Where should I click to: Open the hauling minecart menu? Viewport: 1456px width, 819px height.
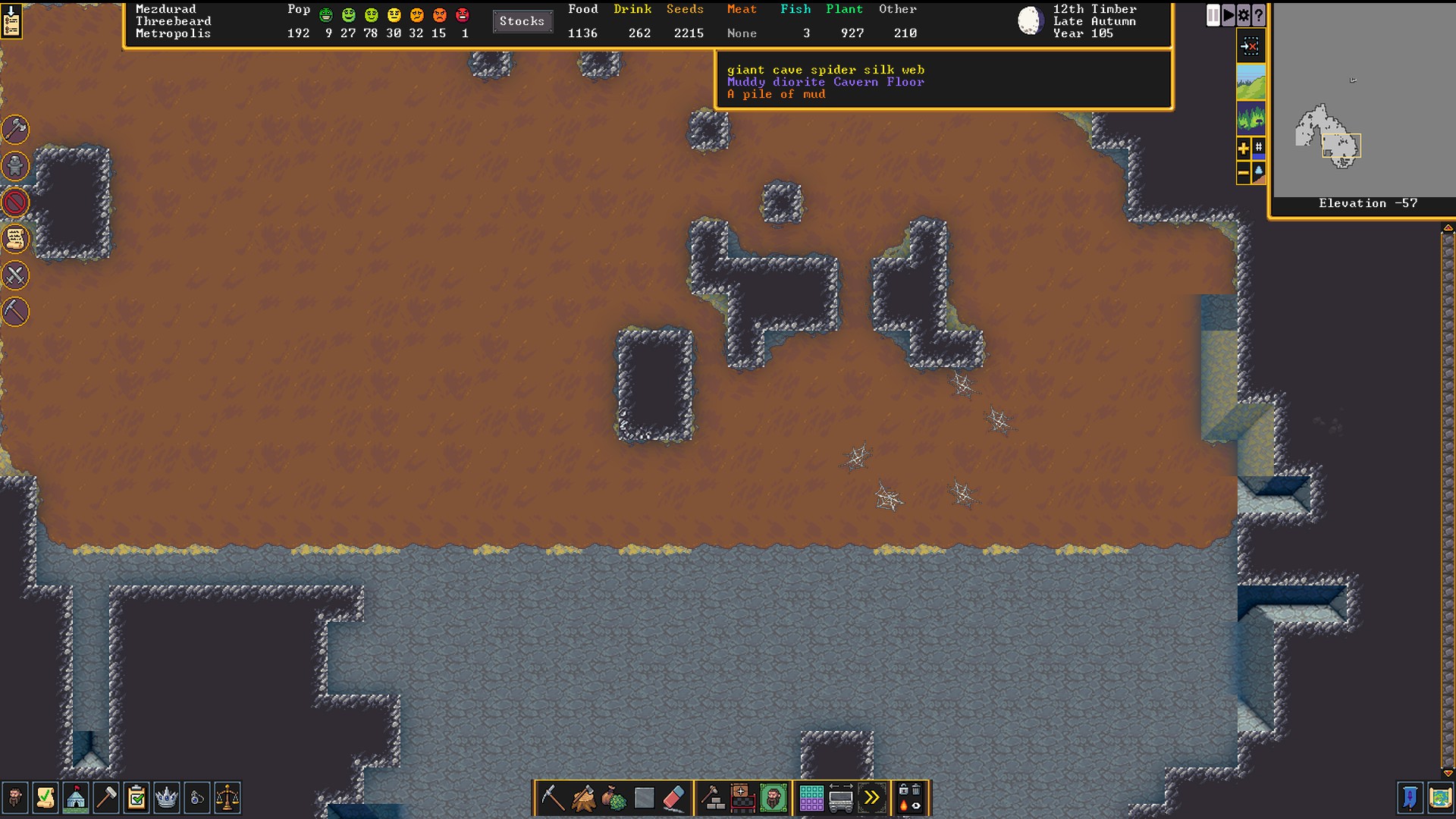point(841,798)
